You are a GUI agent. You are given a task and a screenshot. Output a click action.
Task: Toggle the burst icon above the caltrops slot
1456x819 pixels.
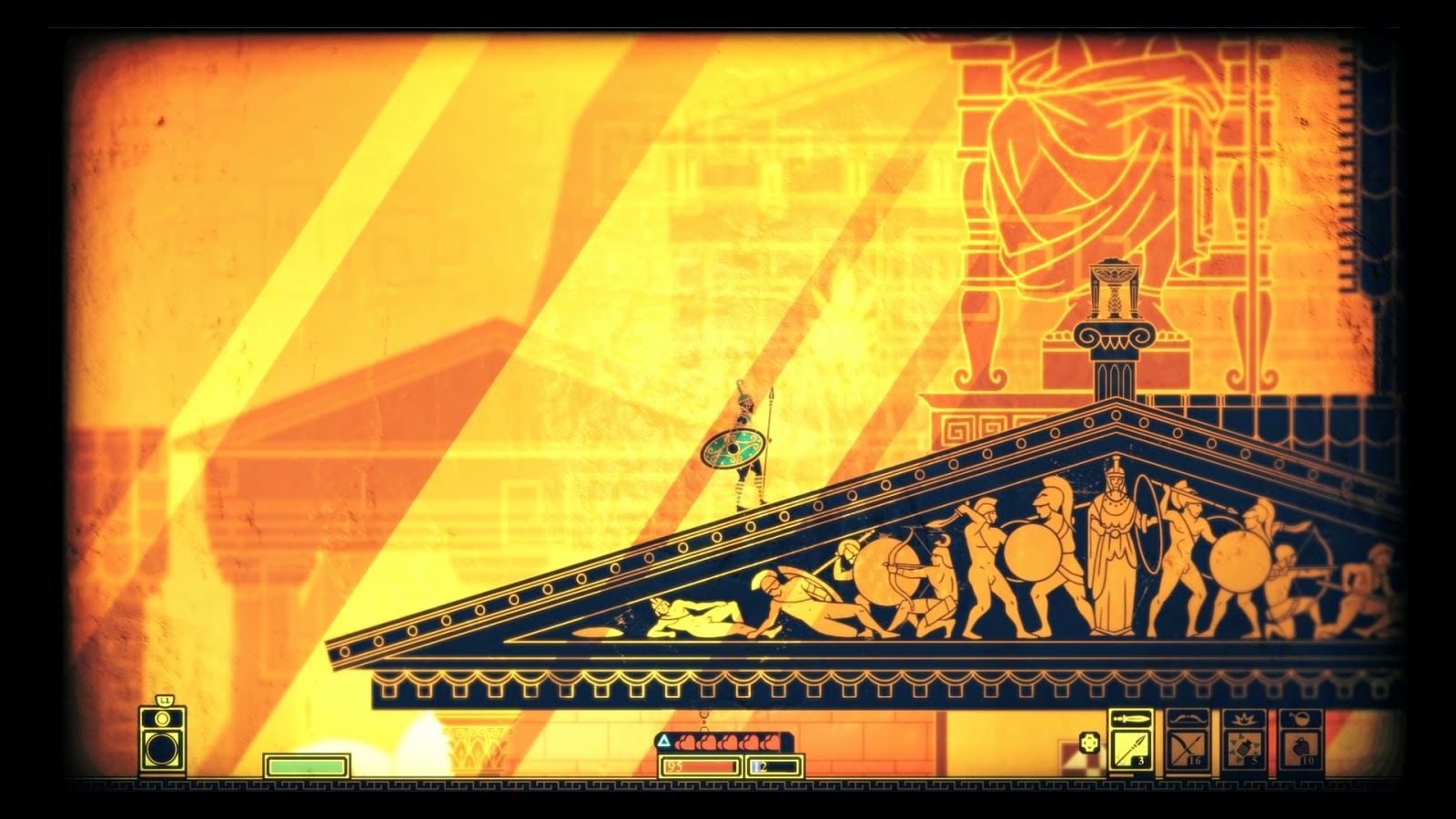(x=1243, y=718)
